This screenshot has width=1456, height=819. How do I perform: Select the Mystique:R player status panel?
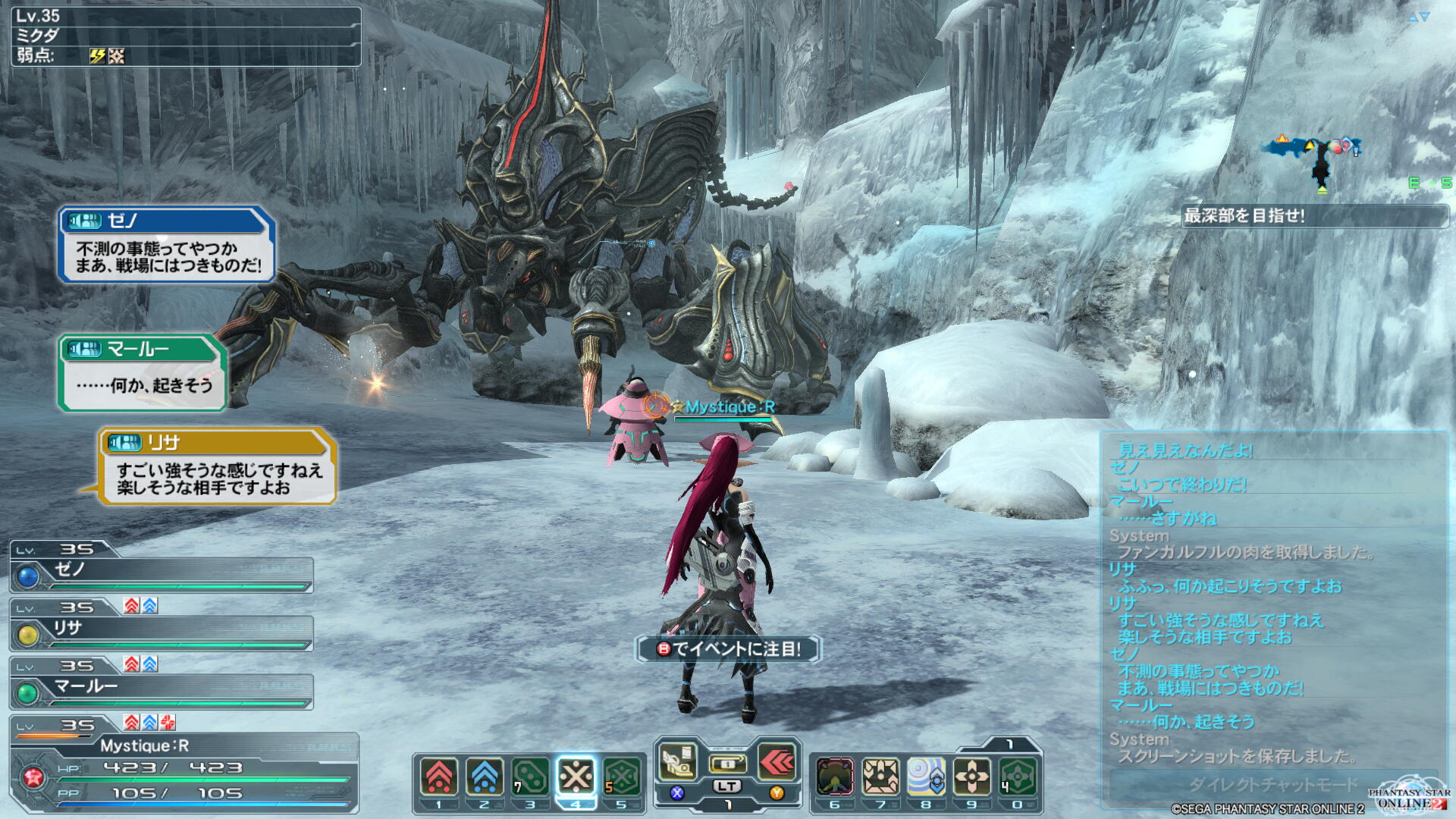tap(184, 770)
